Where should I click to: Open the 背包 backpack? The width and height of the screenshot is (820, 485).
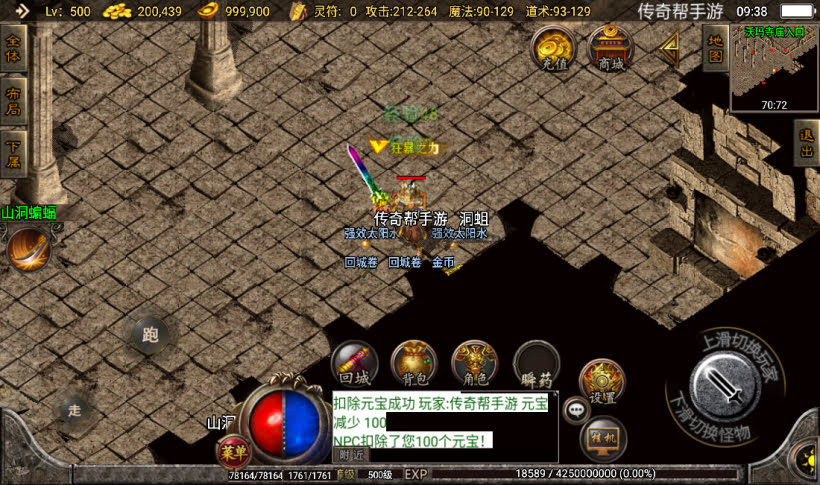[x=414, y=364]
